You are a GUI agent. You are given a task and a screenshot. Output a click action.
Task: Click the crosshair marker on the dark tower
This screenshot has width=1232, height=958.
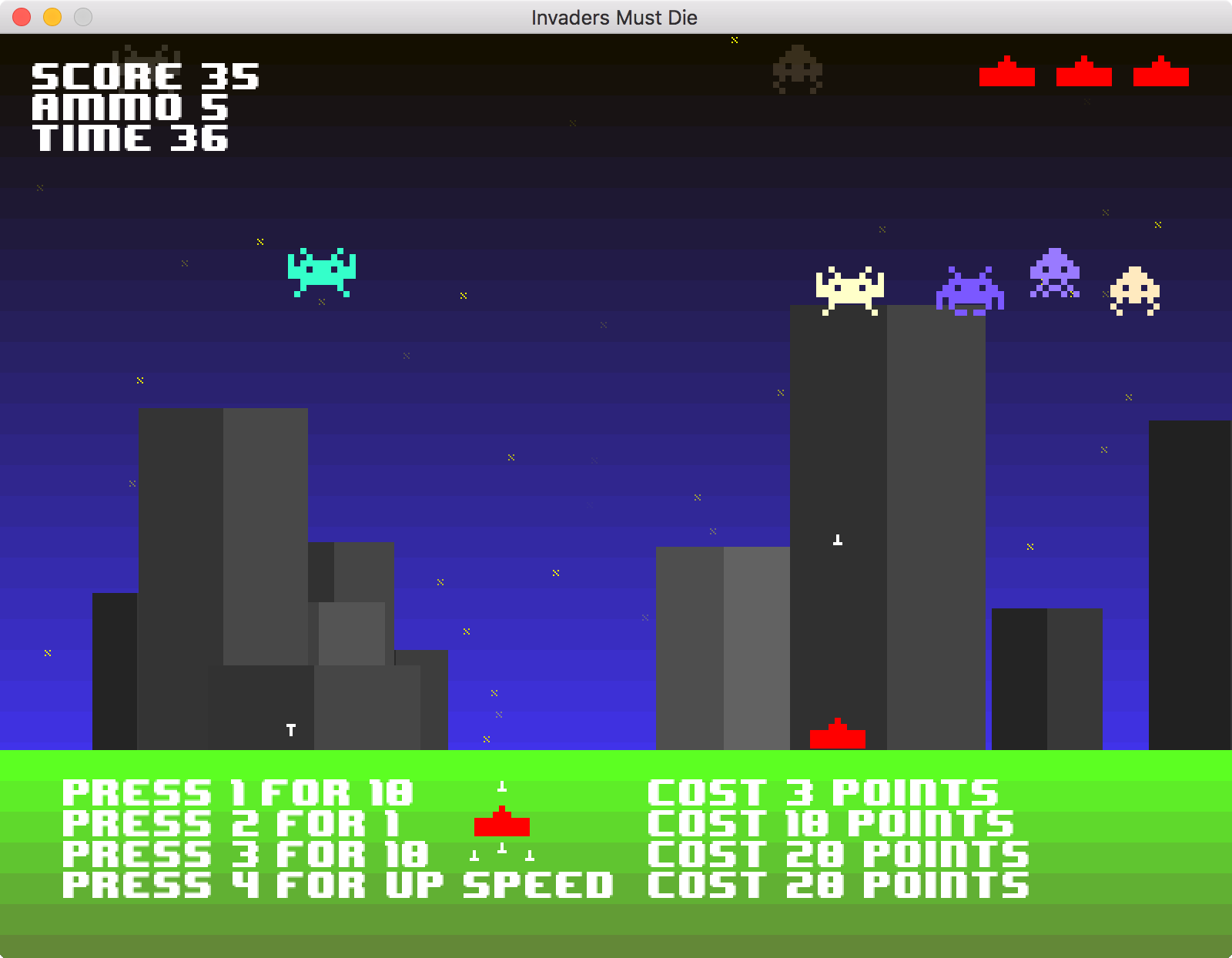[837, 540]
